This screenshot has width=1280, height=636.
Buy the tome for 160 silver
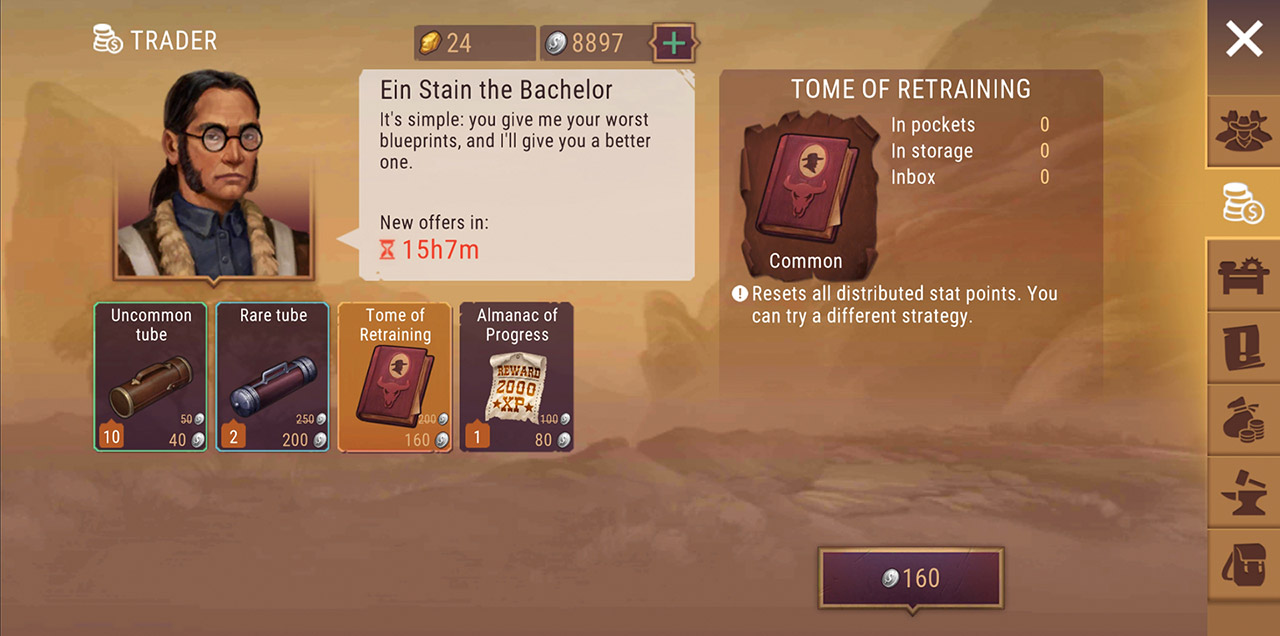pyautogui.click(x=911, y=578)
